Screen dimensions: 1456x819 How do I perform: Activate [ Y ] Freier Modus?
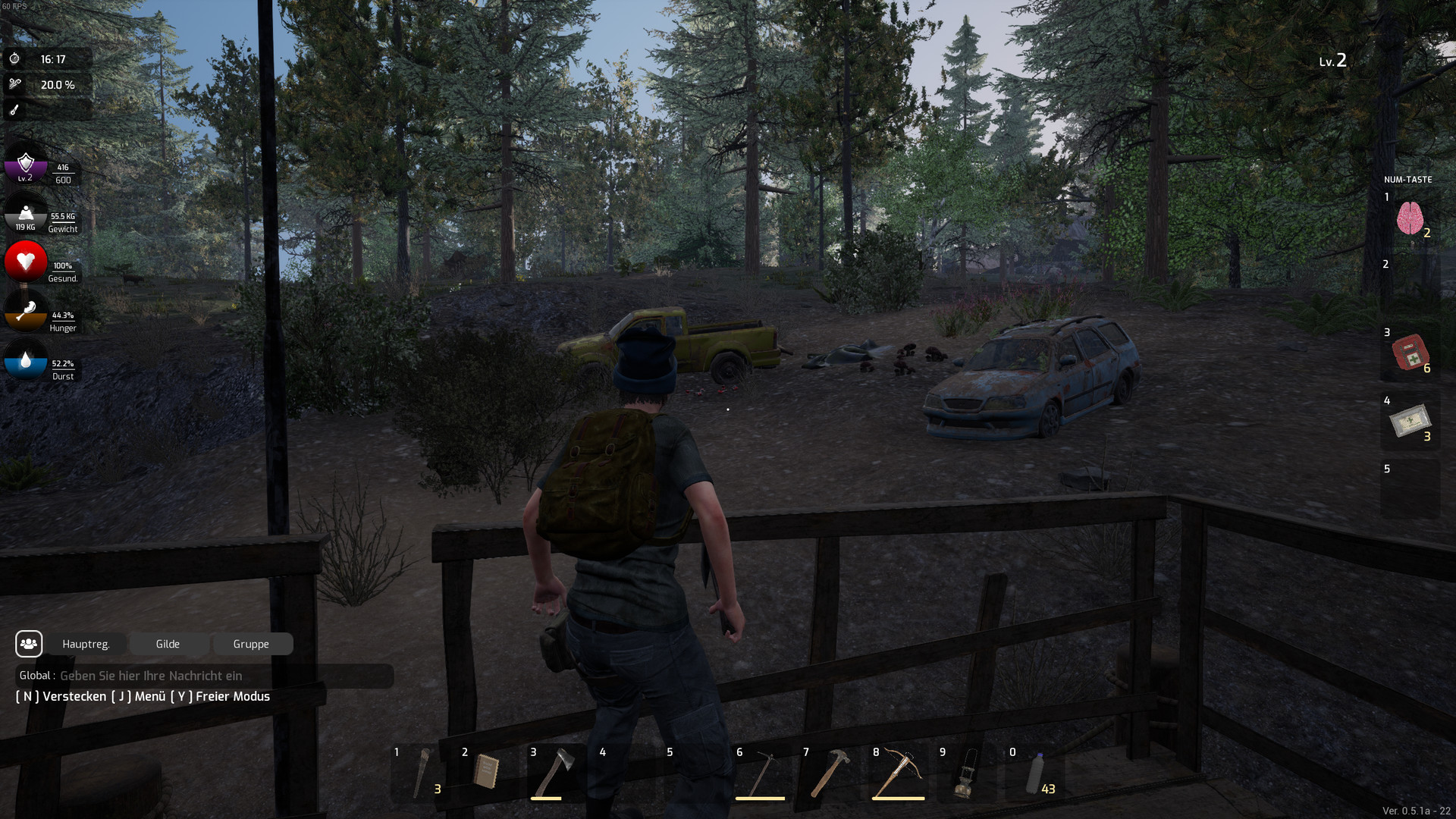[x=222, y=696]
